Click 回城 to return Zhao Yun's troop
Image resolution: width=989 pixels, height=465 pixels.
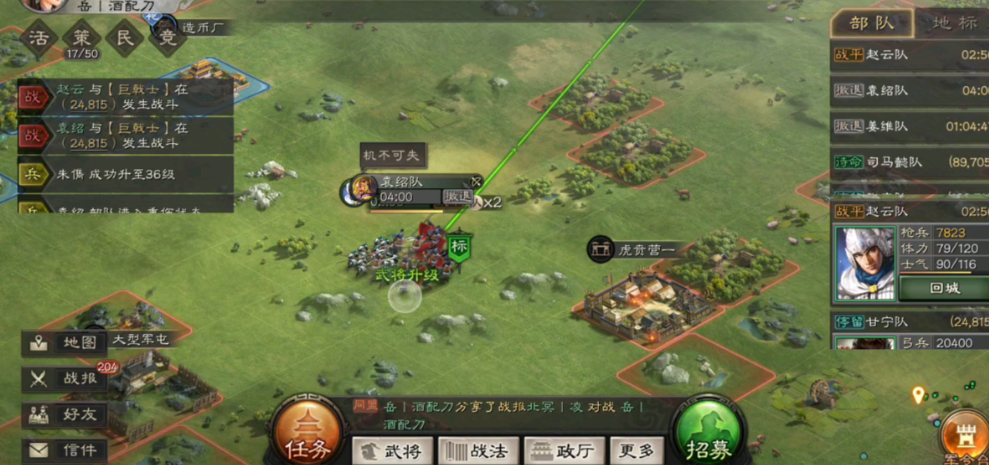[x=943, y=287]
